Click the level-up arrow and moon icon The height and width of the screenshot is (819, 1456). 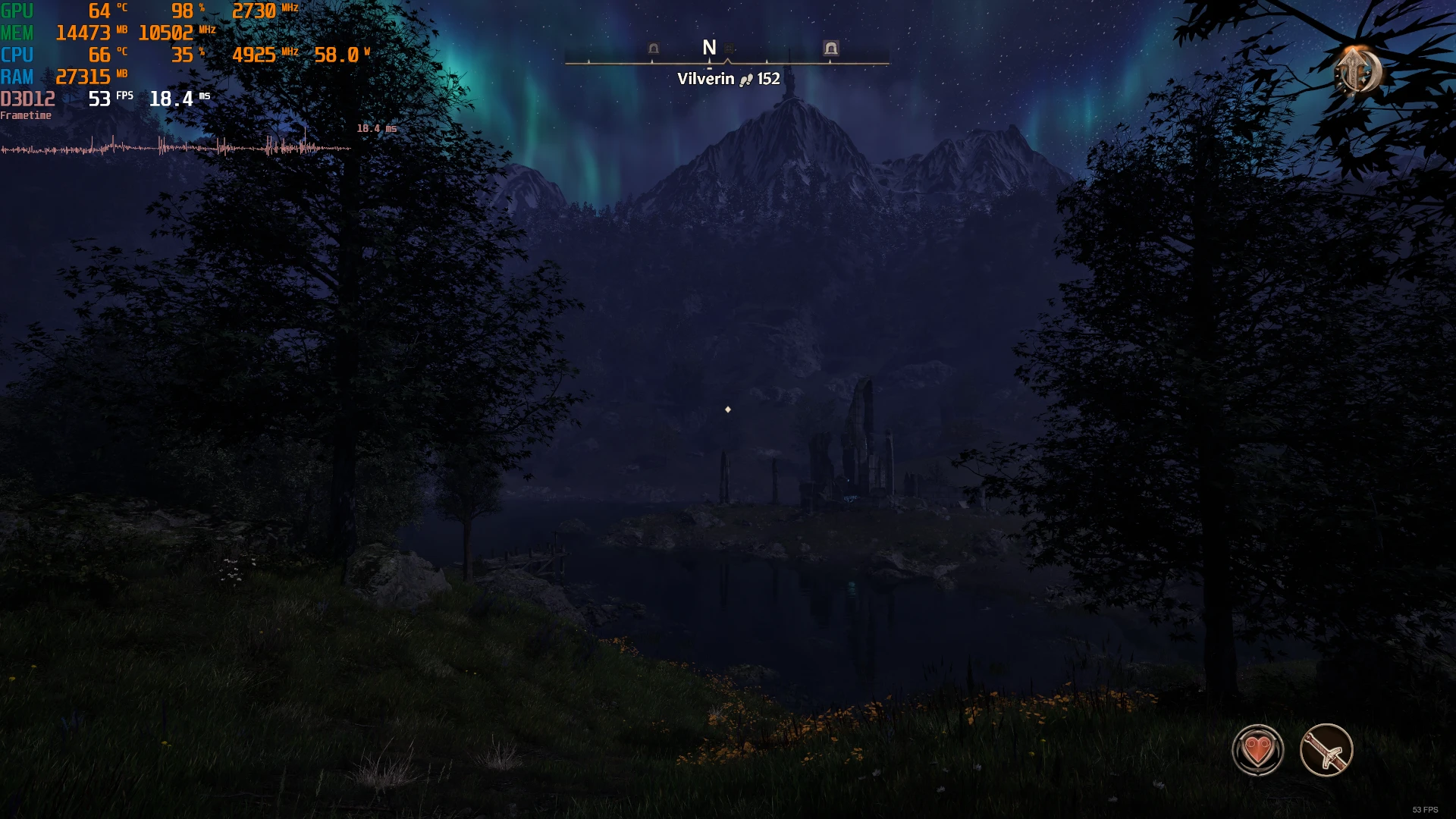click(x=1357, y=71)
